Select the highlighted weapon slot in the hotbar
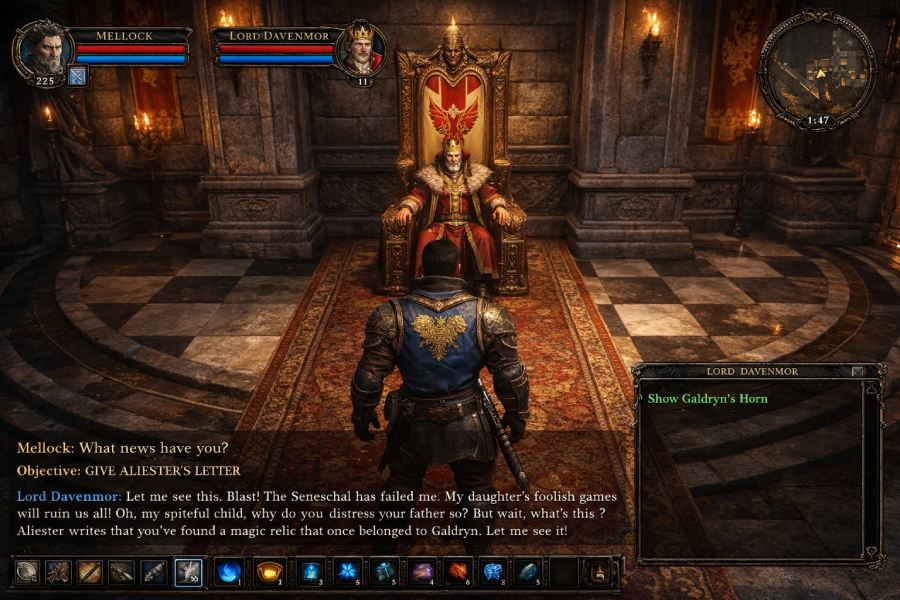 (x=189, y=572)
